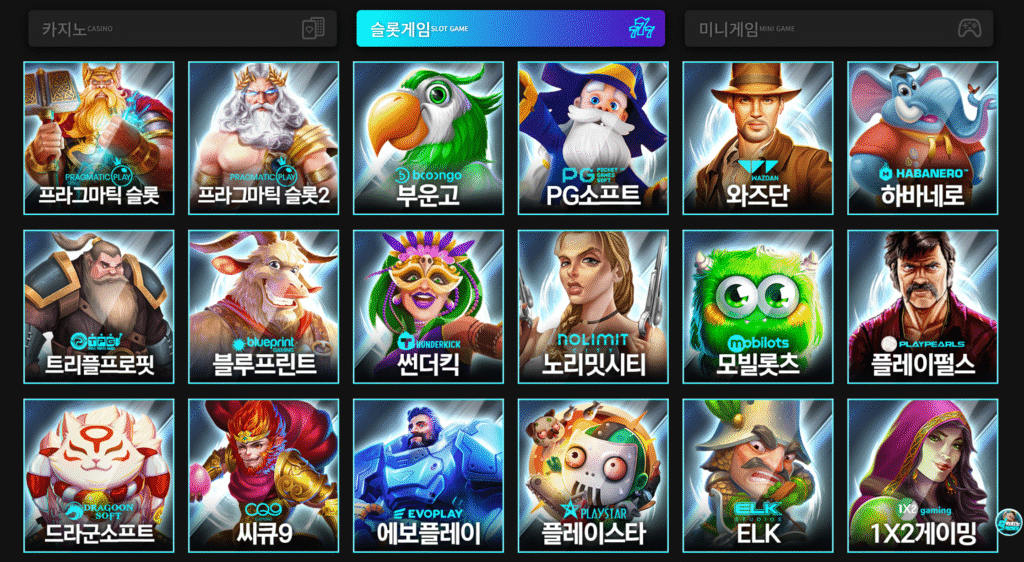
Task: Open the 트리플프로핏 dwarf tile
Action: (99, 307)
